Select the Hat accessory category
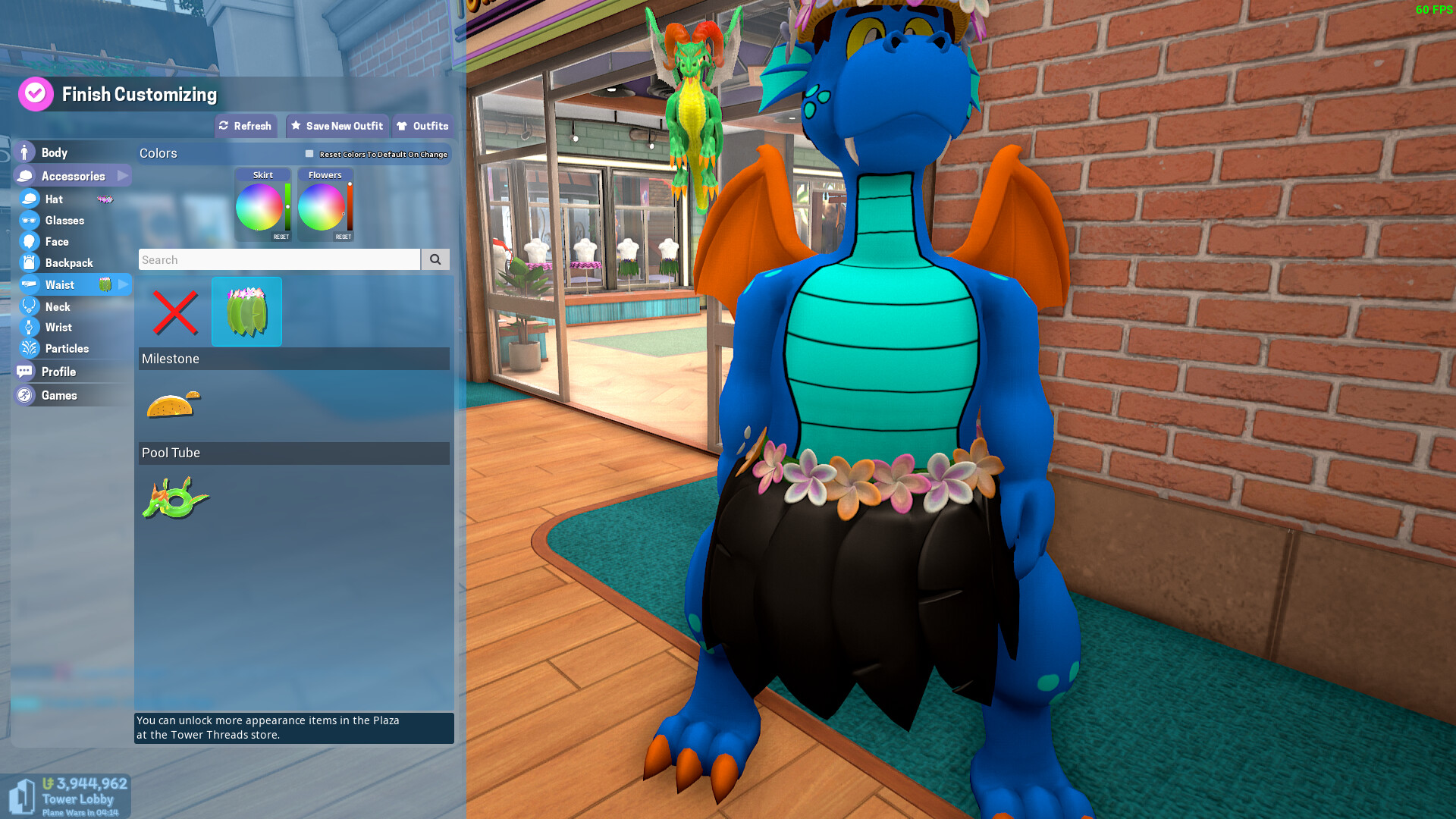Image resolution: width=1456 pixels, height=819 pixels. coord(54,199)
